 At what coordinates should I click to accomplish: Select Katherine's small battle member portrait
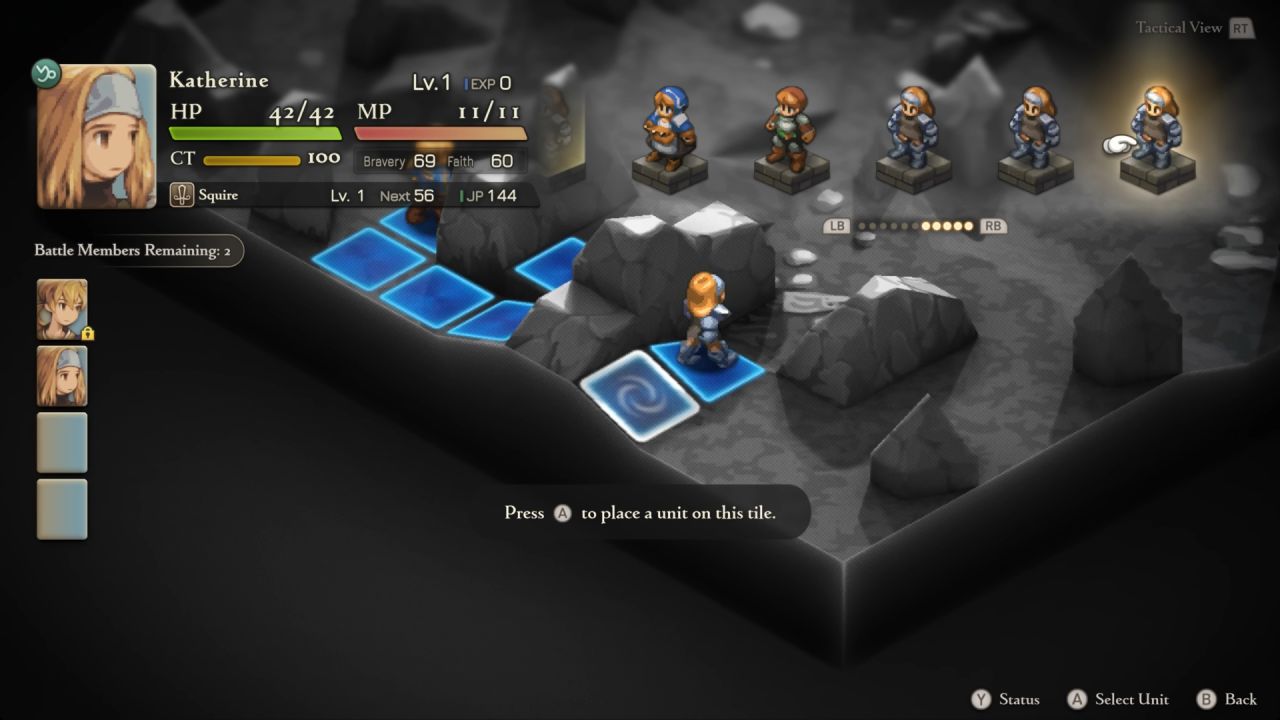pyautogui.click(x=62, y=376)
